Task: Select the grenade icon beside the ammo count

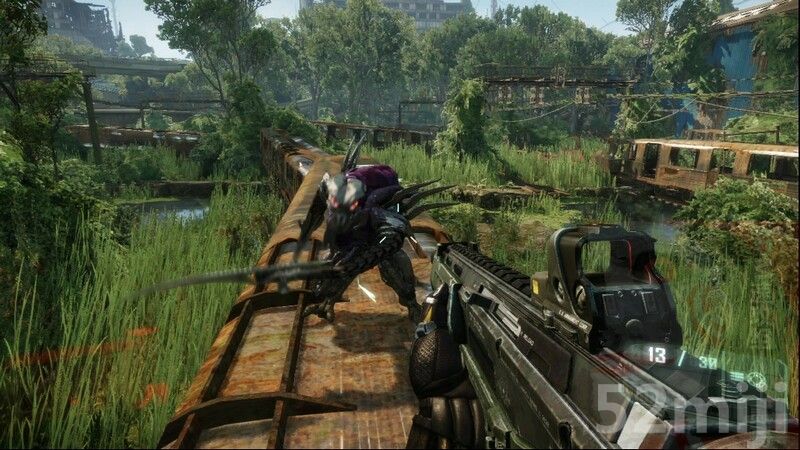Action: tap(756, 379)
